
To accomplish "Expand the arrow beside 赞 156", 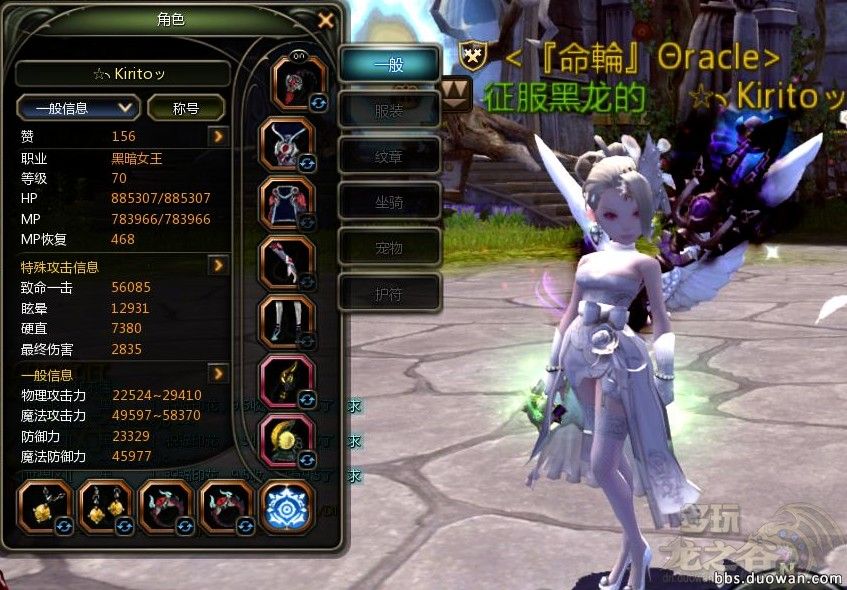I will 219,136.
